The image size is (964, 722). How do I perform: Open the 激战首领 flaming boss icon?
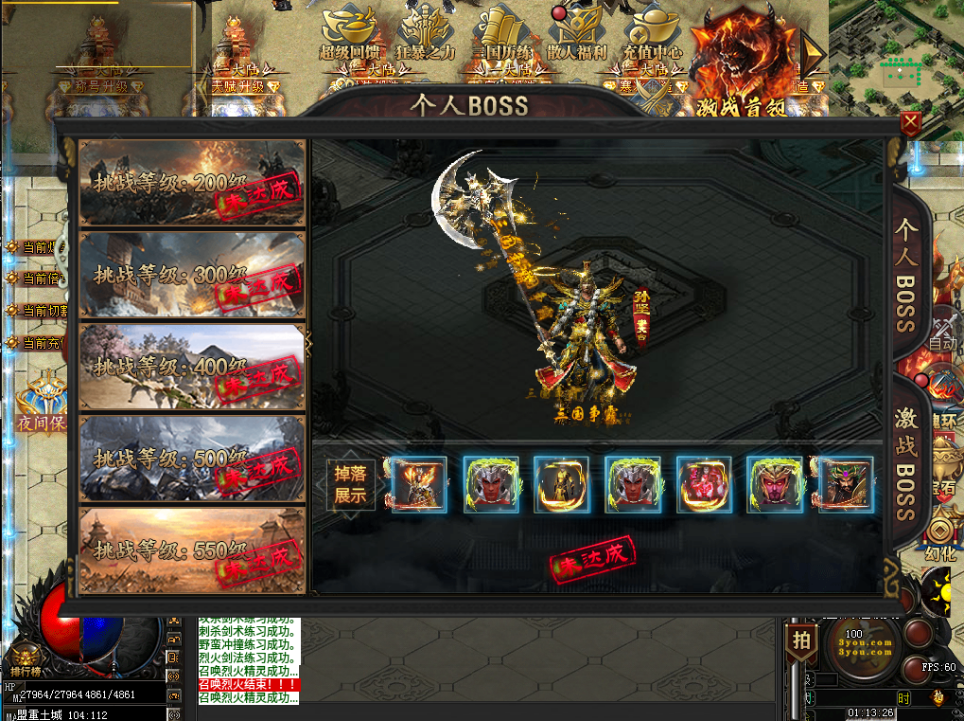click(741, 62)
